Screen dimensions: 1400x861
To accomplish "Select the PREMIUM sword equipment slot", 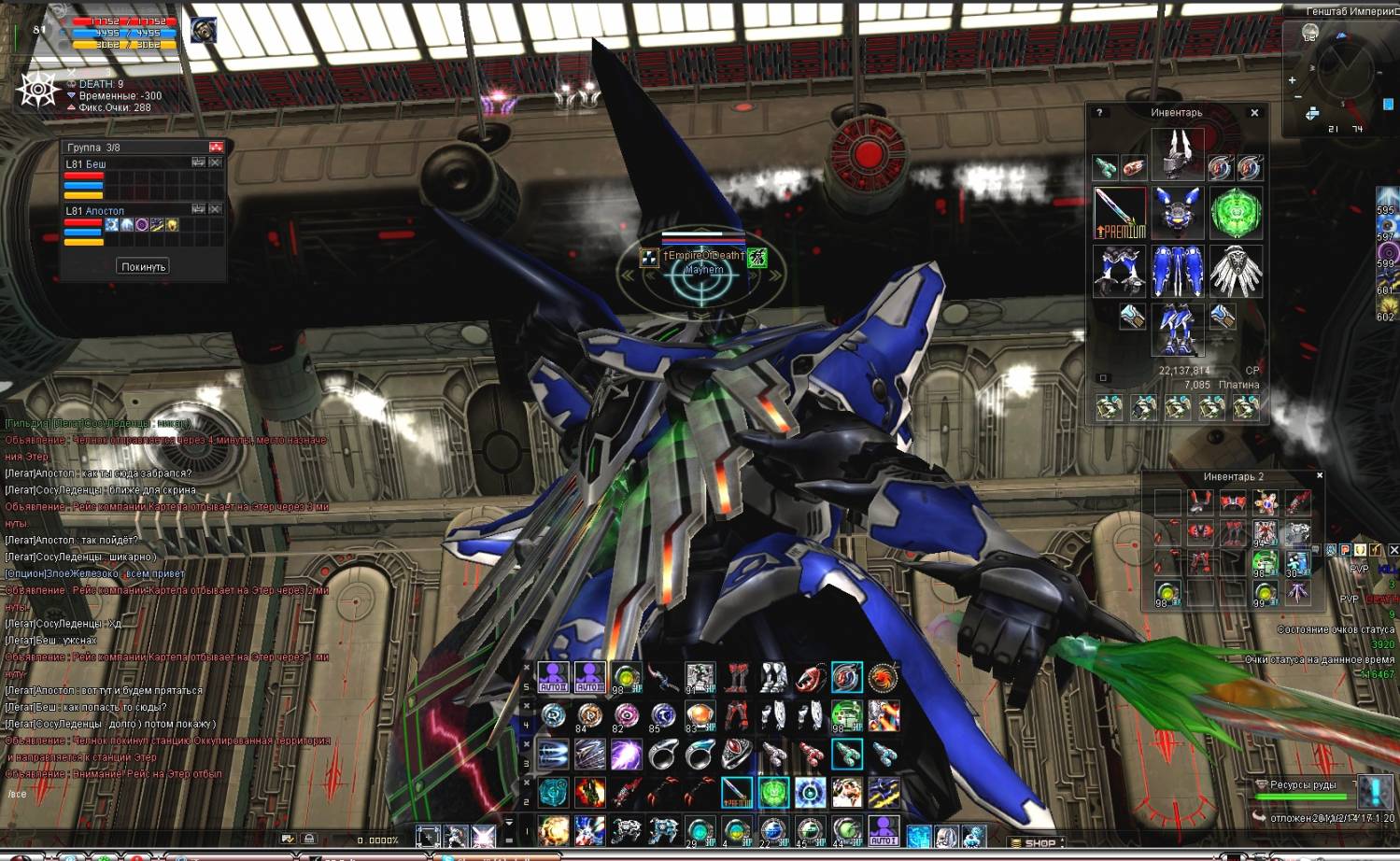I will tap(1119, 212).
